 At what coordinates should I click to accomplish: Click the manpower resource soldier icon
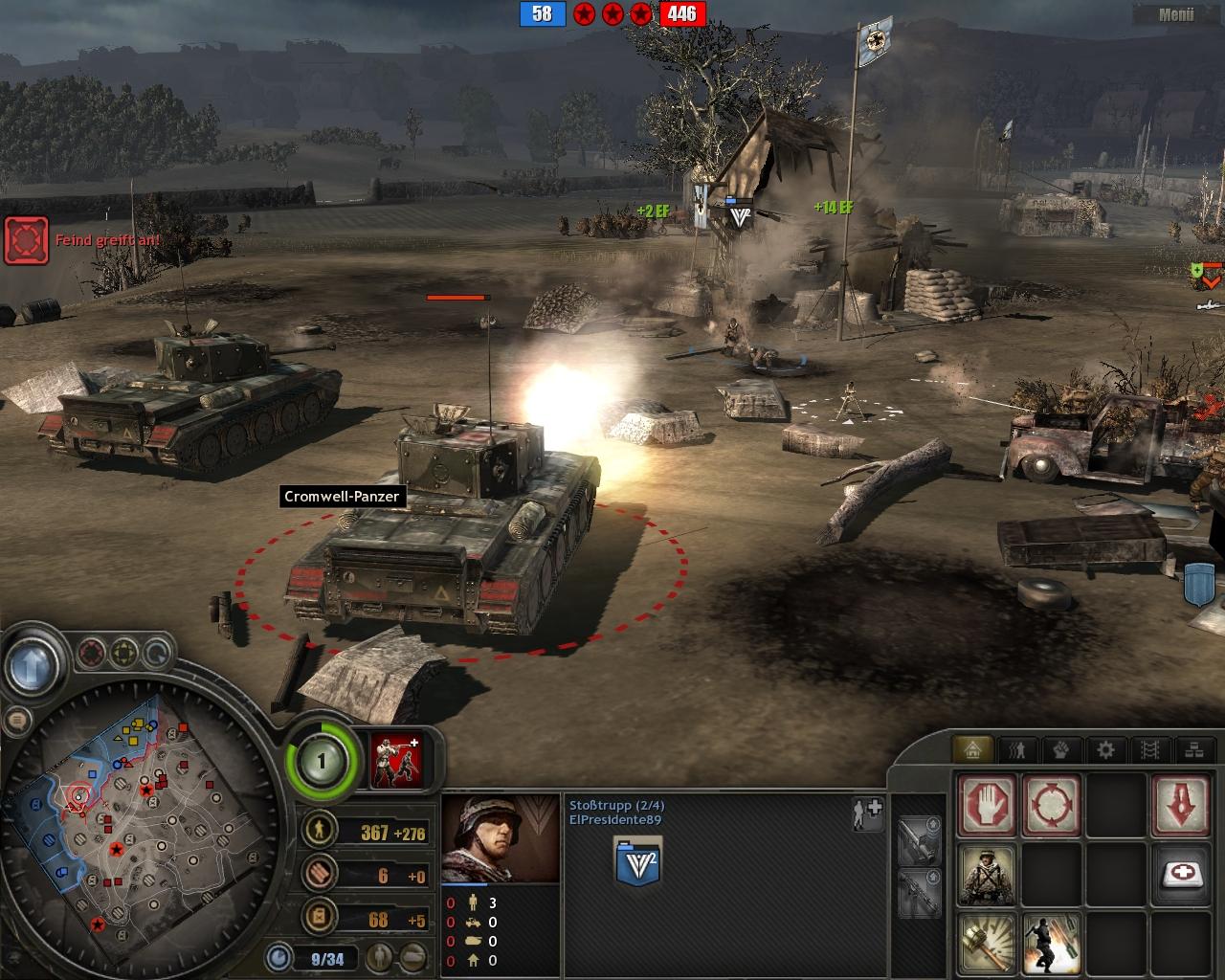coord(319,829)
